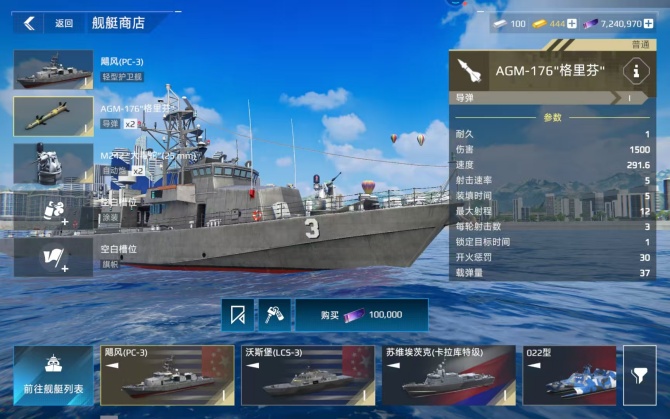Add gold using the plus button
The width and height of the screenshot is (670, 419).
pyautogui.click(x=572, y=23)
